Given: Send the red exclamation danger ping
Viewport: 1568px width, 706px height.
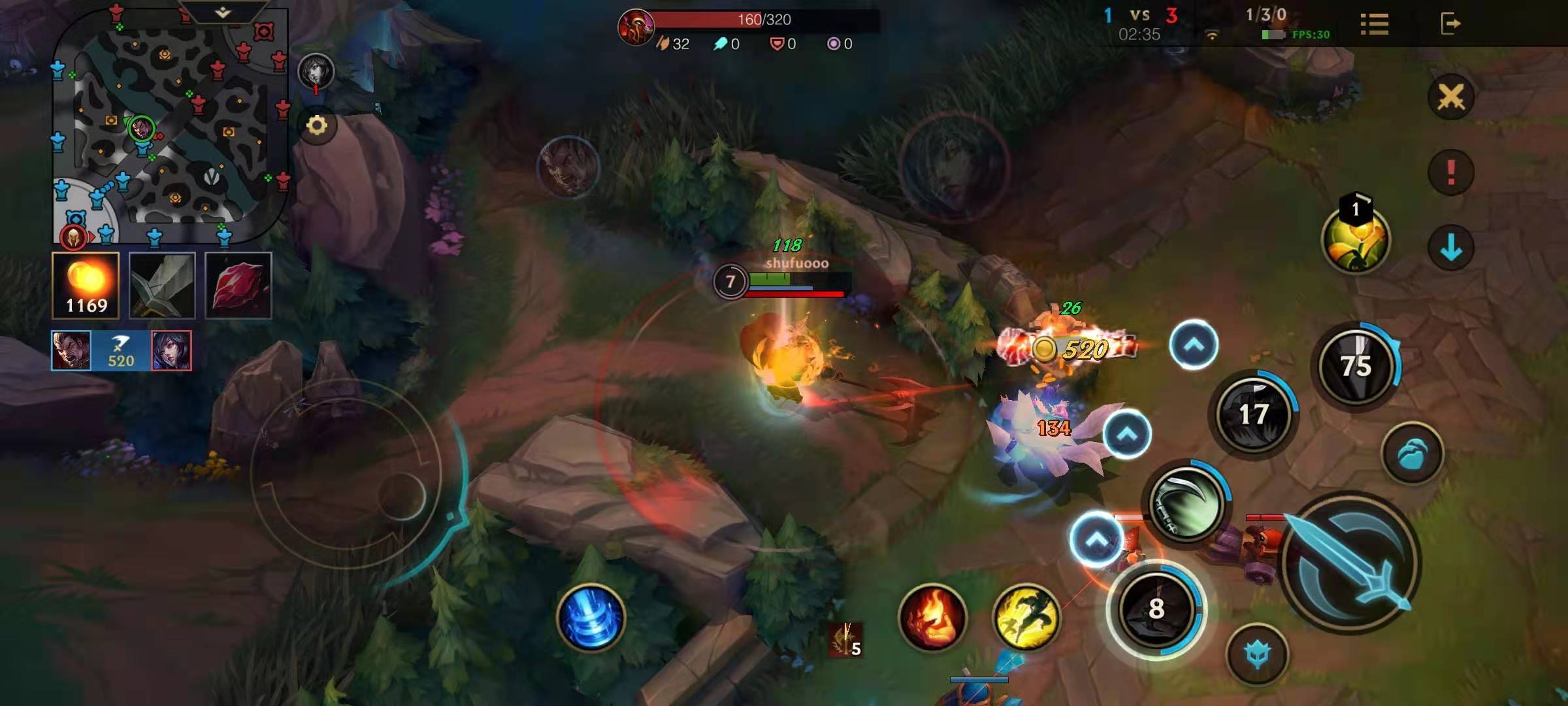Looking at the screenshot, I should 1450,173.
